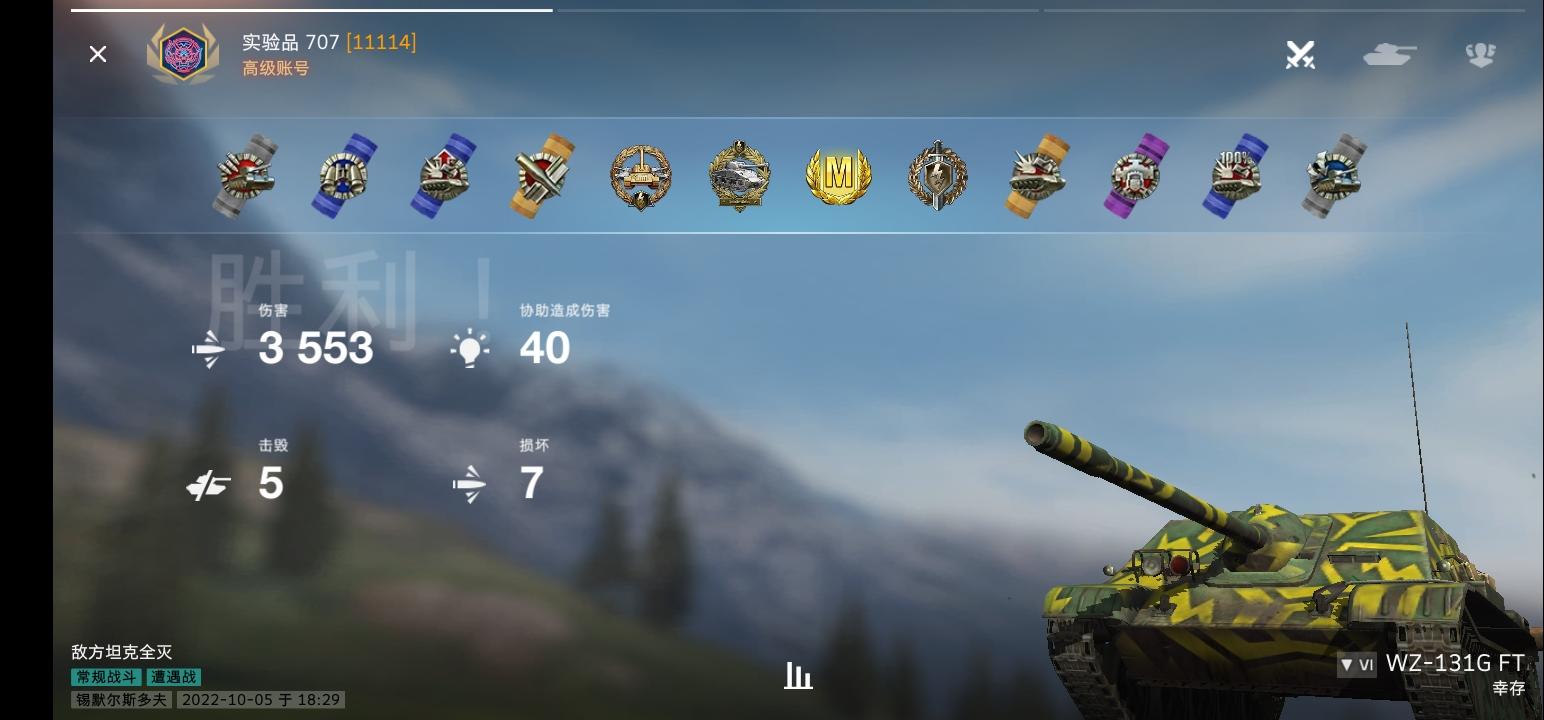The width and height of the screenshot is (1544, 720).
Task: Open the bar chart statistics icon
Action: point(797,676)
